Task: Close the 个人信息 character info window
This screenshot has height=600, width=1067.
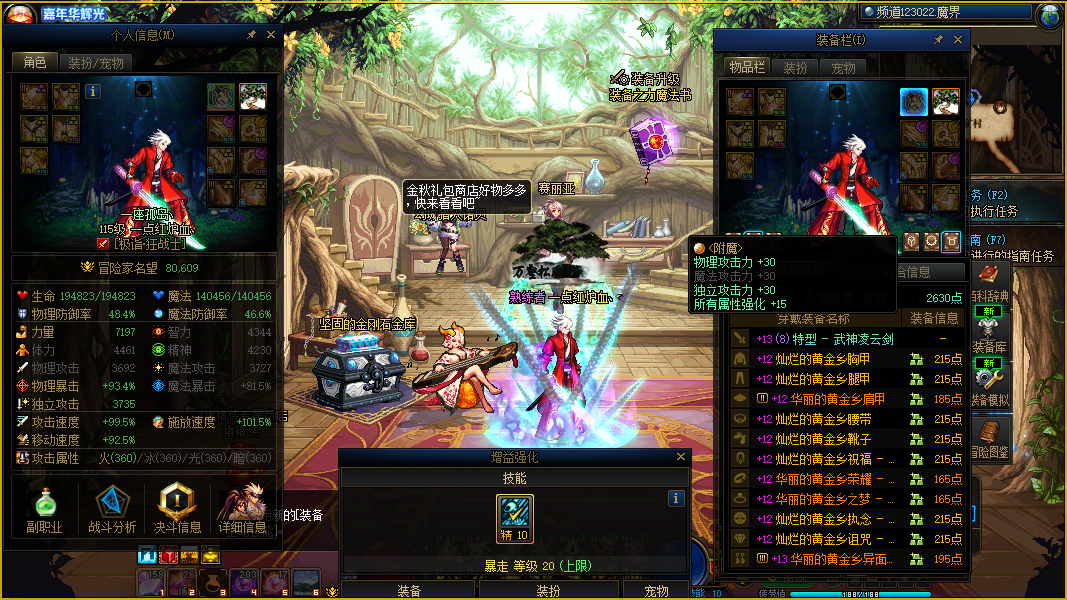Action: coord(271,35)
